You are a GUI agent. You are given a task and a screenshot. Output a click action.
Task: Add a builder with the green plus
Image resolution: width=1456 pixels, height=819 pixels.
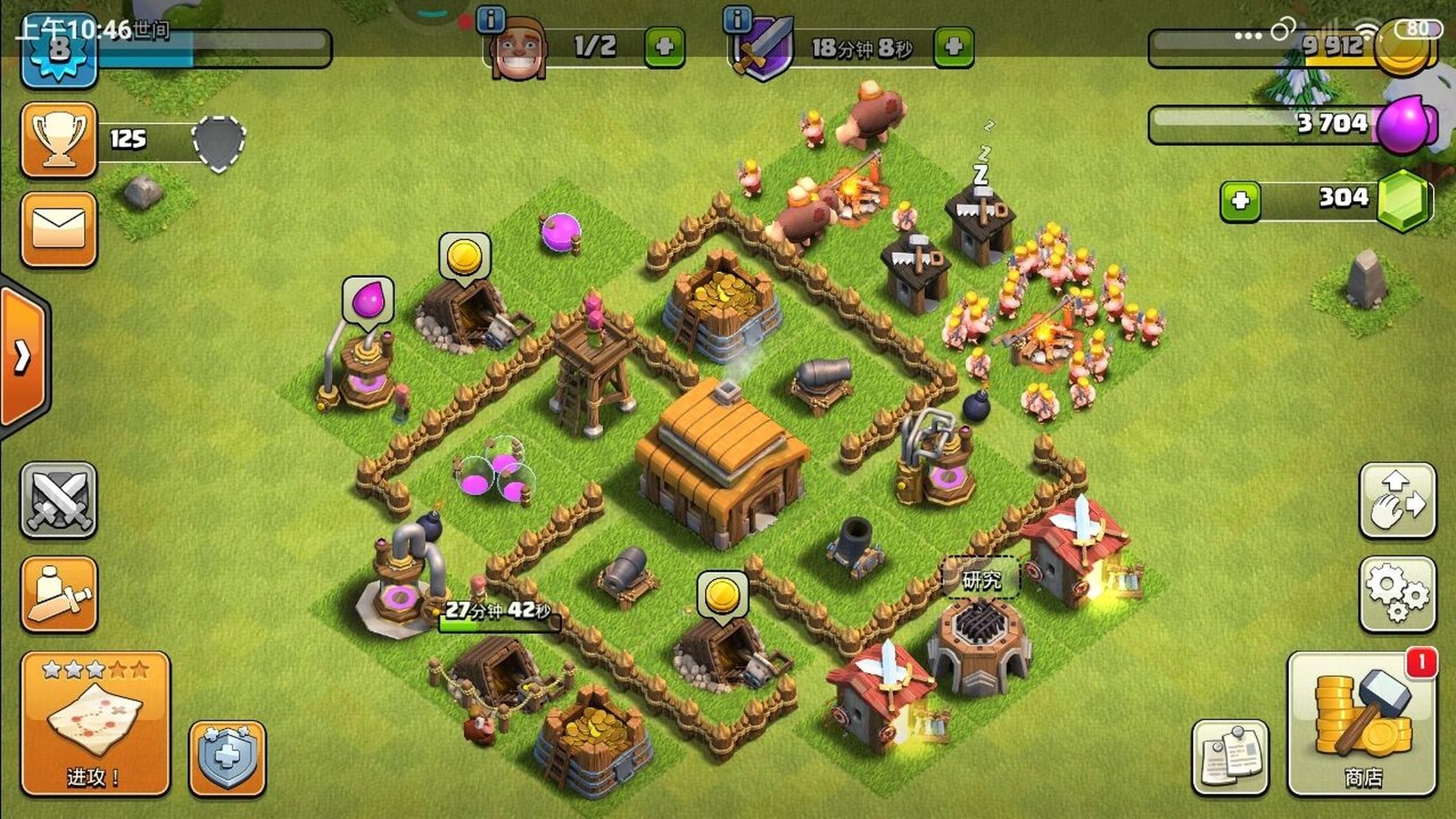pos(665,47)
